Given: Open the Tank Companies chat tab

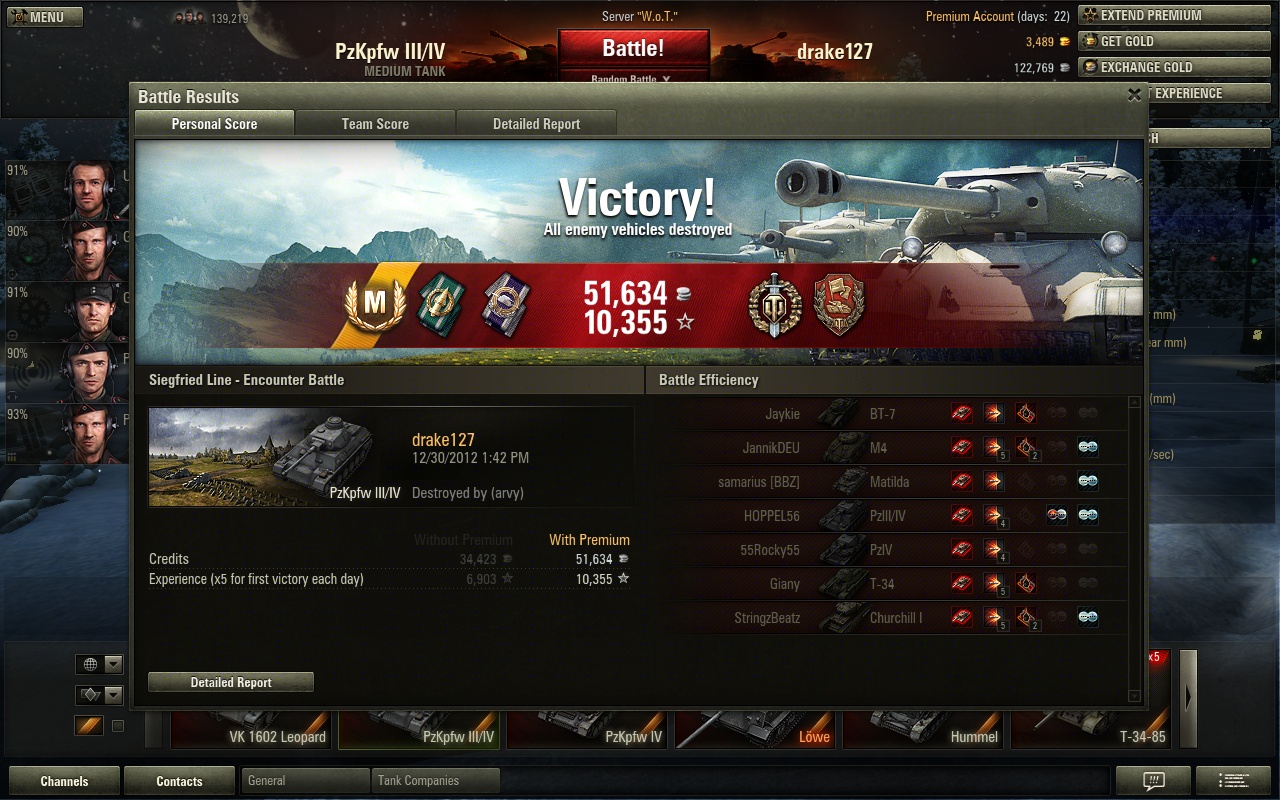Looking at the screenshot, I should tap(435, 781).
